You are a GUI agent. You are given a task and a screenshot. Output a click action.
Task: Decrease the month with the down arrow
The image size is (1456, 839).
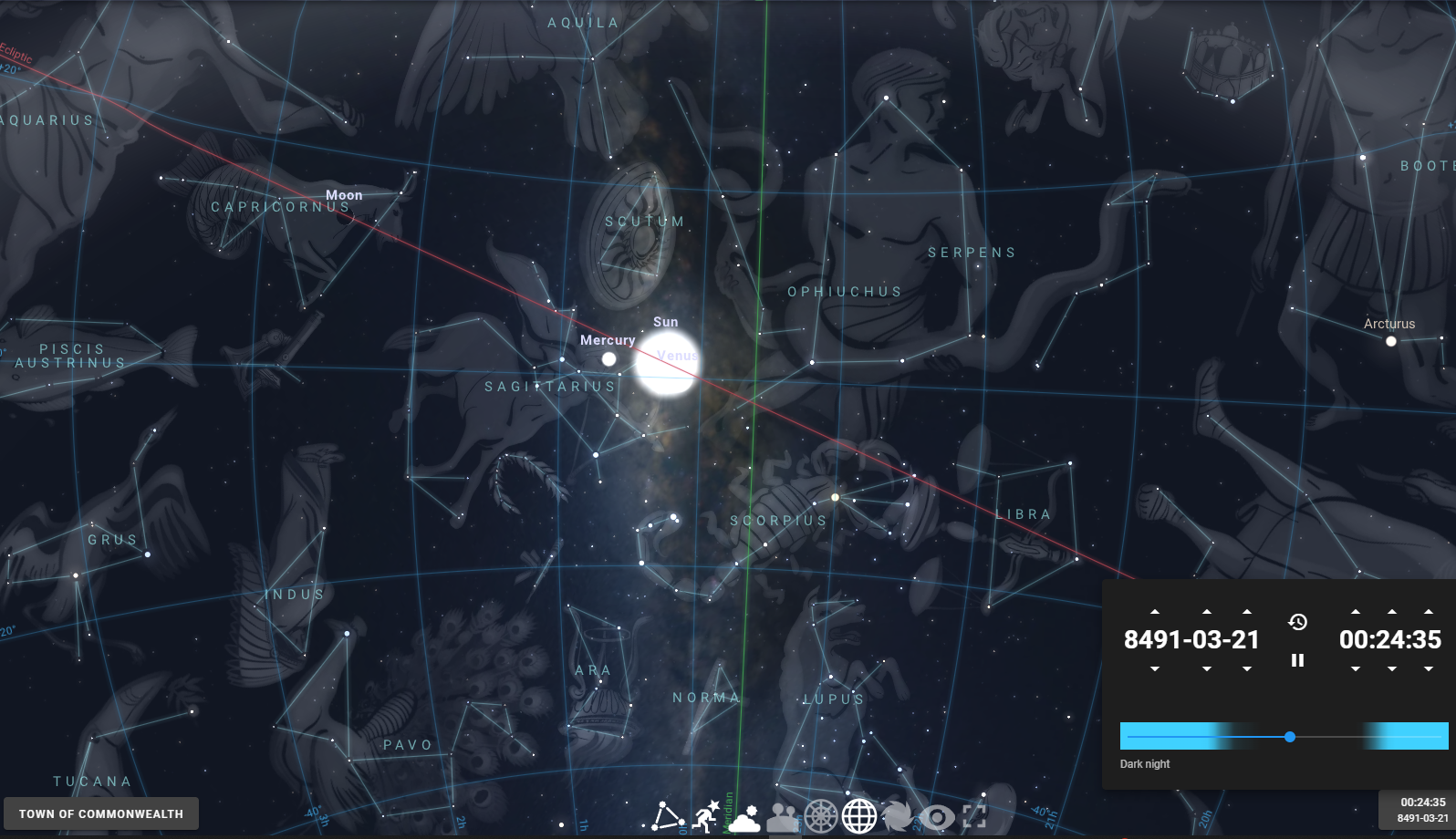(x=1207, y=668)
